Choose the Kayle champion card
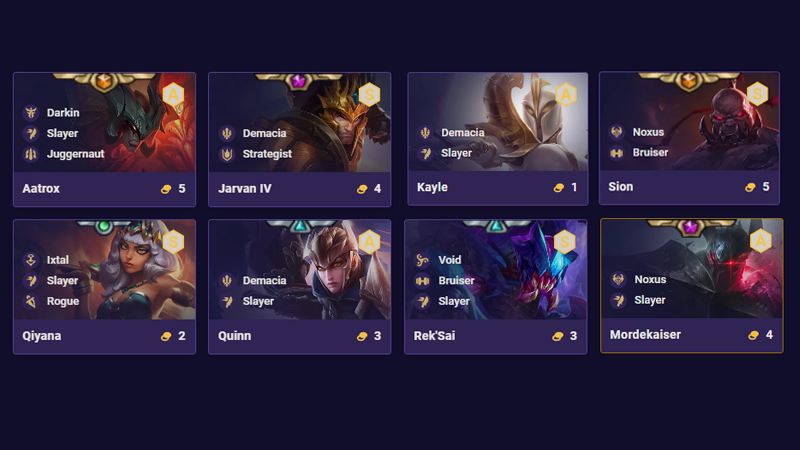 pos(497,139)
